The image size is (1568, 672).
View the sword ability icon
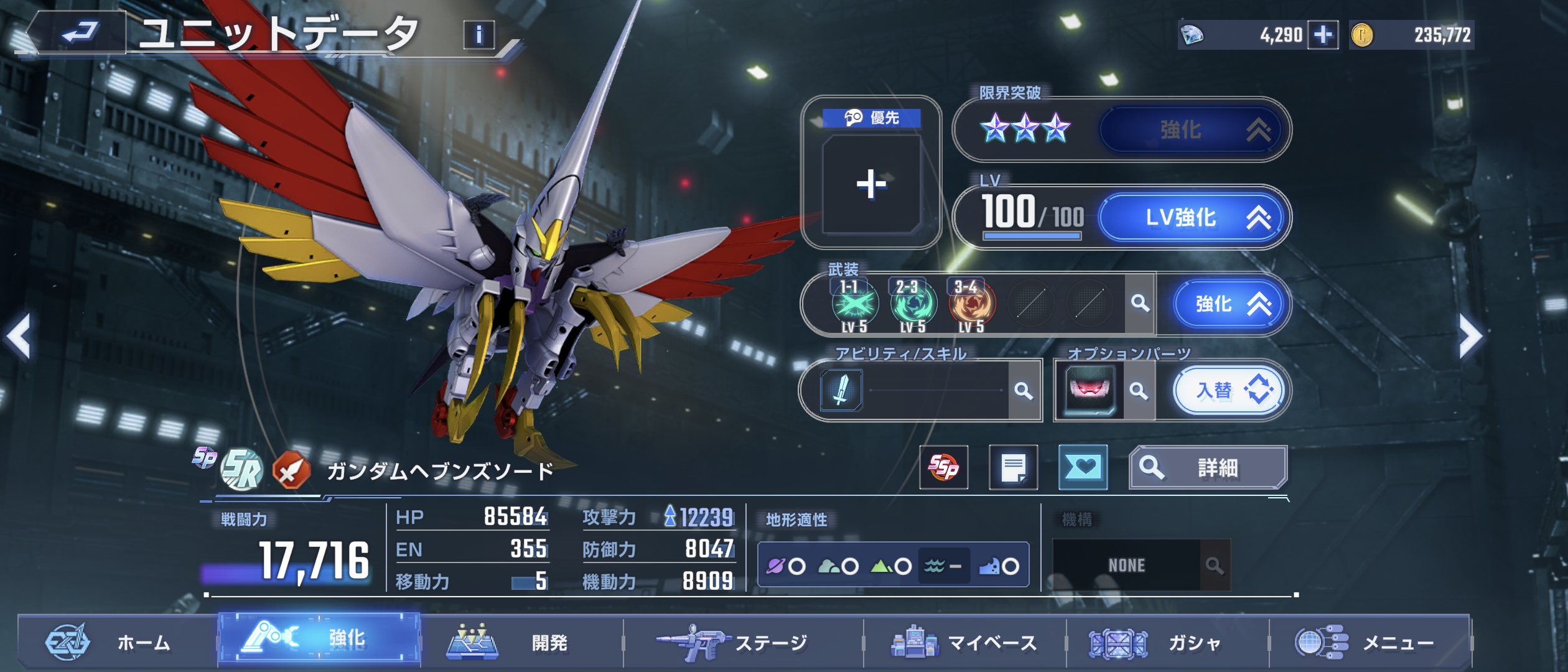(841, 391)
